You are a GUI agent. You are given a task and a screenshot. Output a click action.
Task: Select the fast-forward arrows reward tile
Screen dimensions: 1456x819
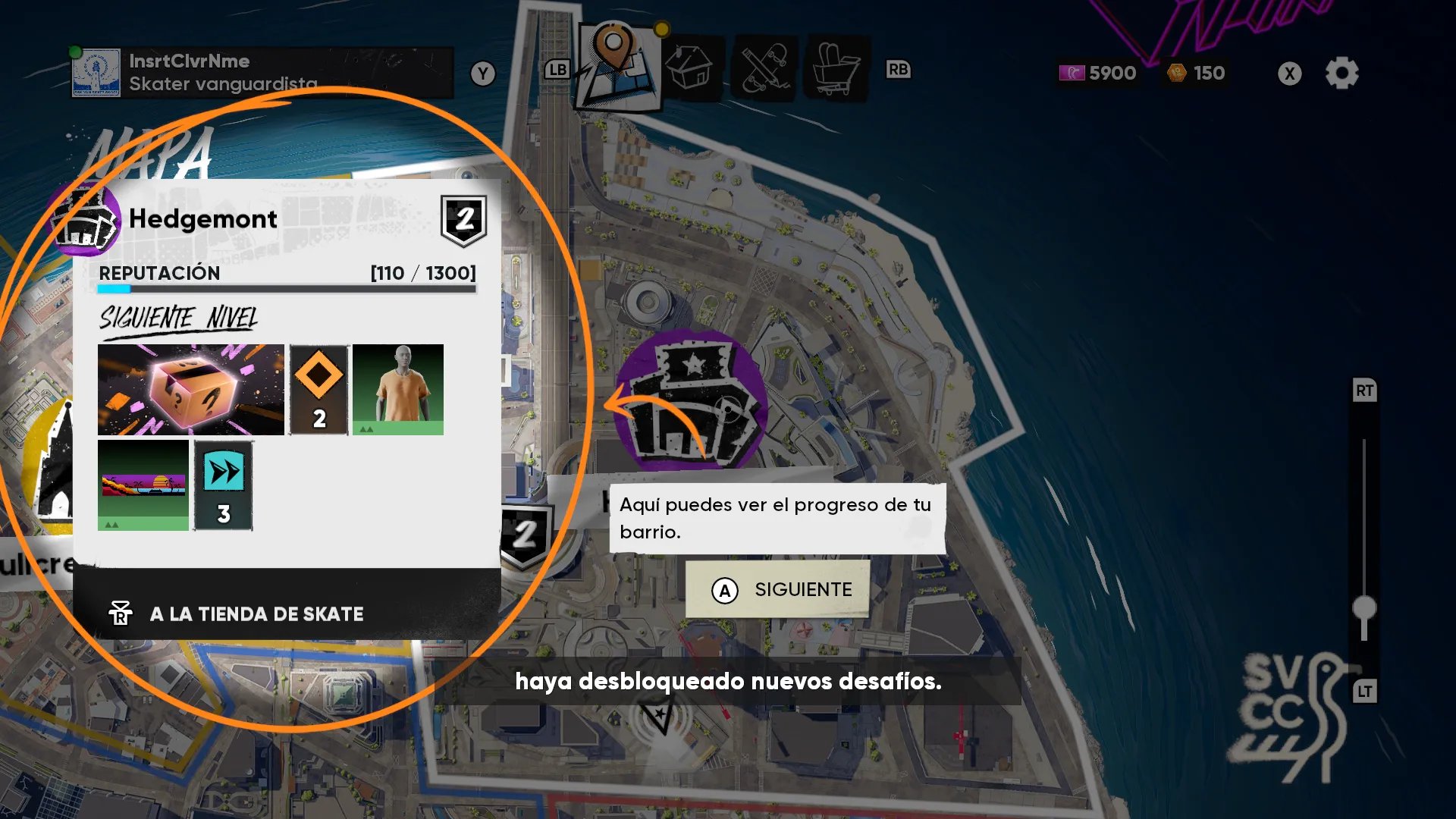tap(224, 485)
